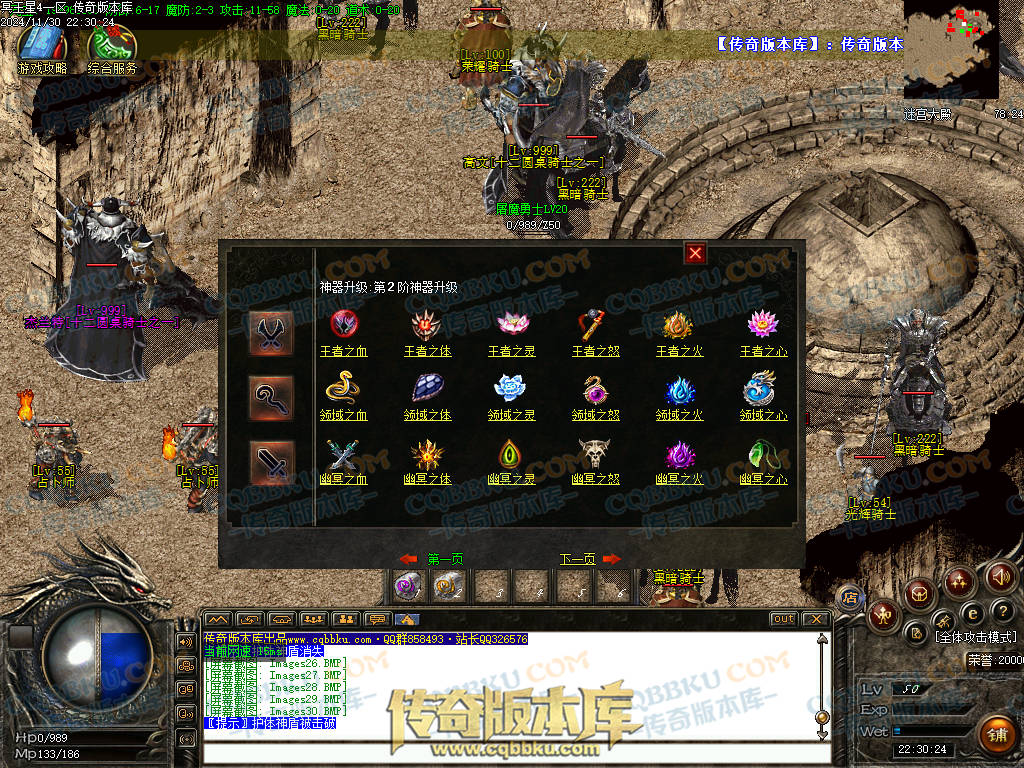
Task: Select the 领域之血 golden snake item
Action: coord(344,388)
